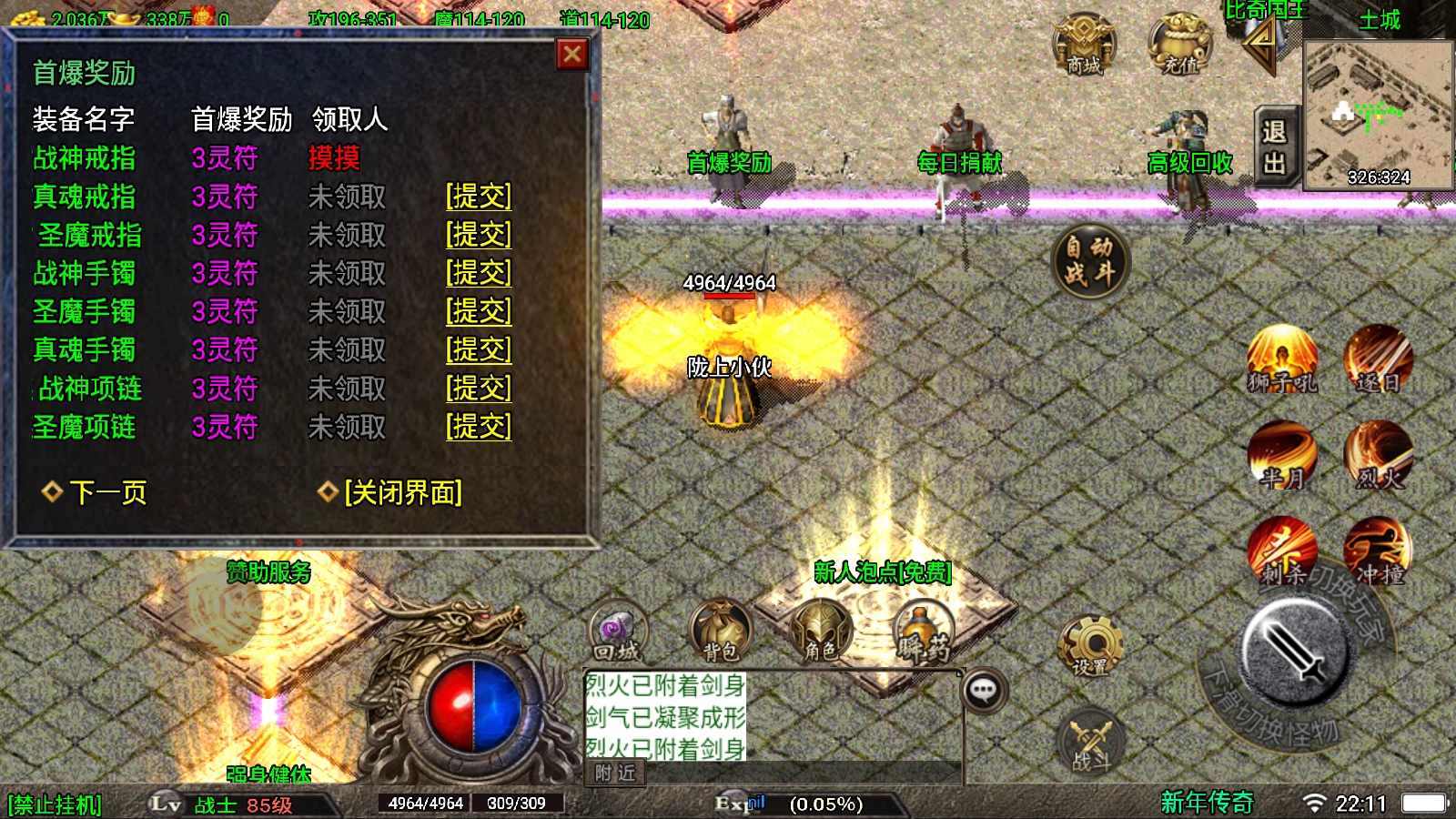
Task: Open the 商城 shop
Action: point(1084,44)
